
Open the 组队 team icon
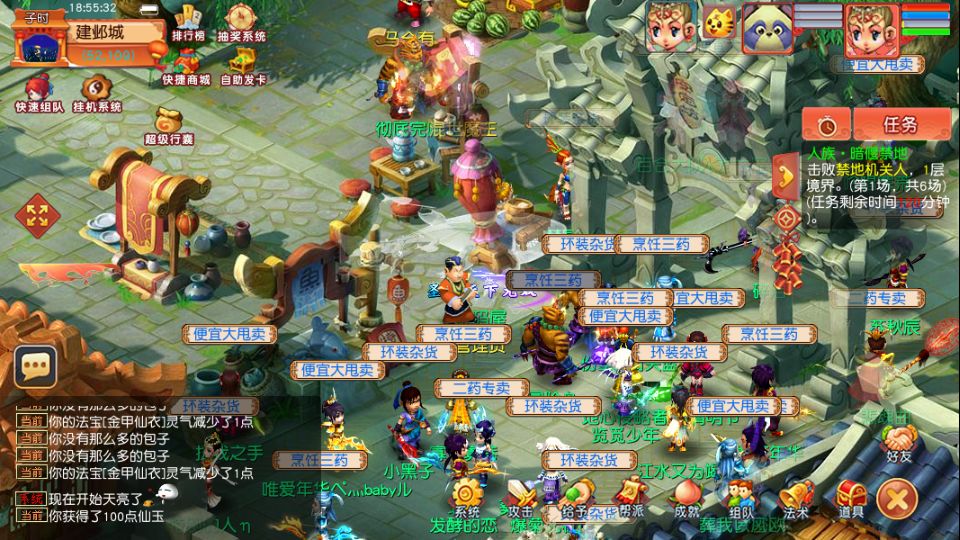(740, 496)
